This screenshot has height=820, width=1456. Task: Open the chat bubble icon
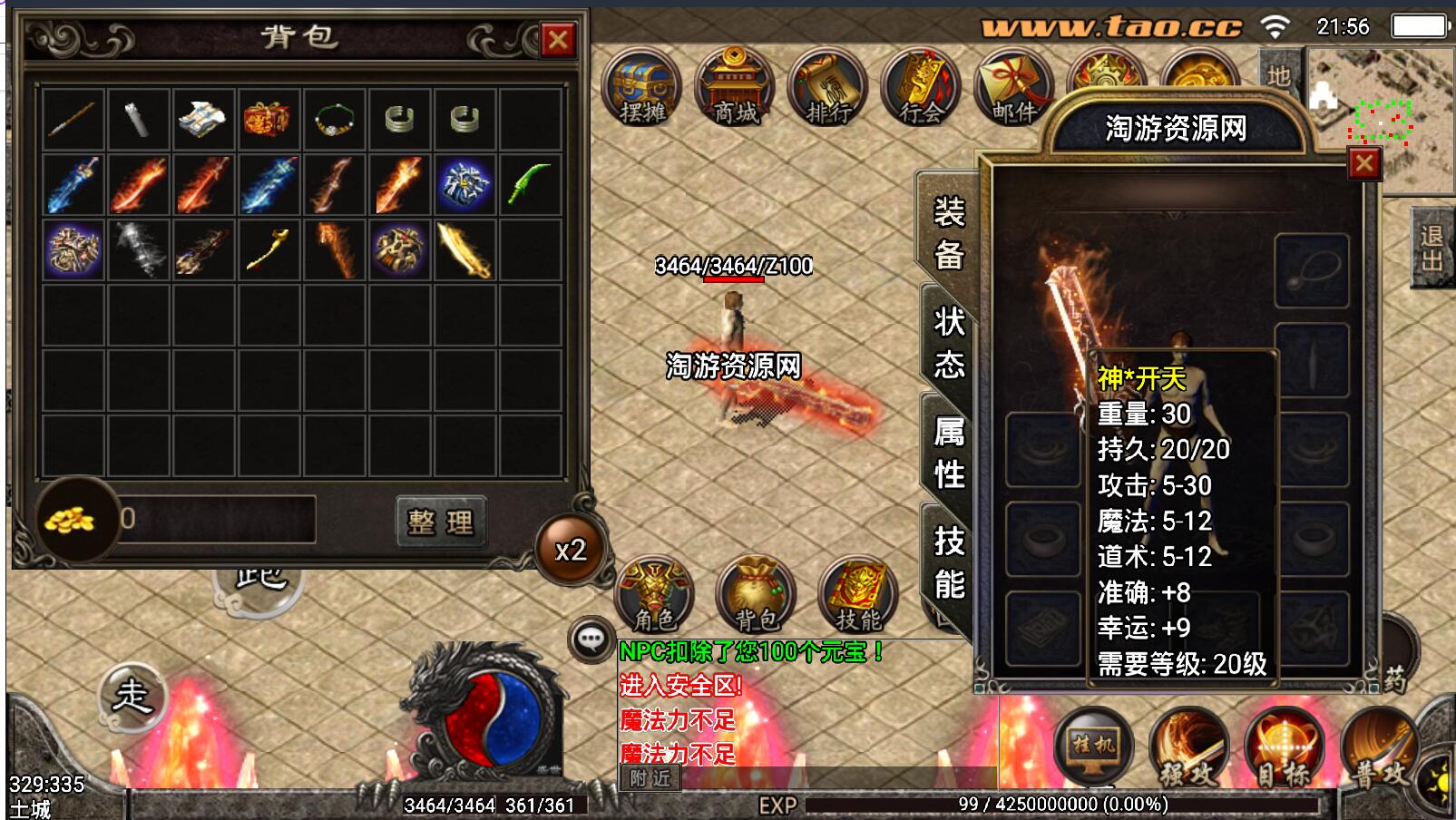(591, 639)
